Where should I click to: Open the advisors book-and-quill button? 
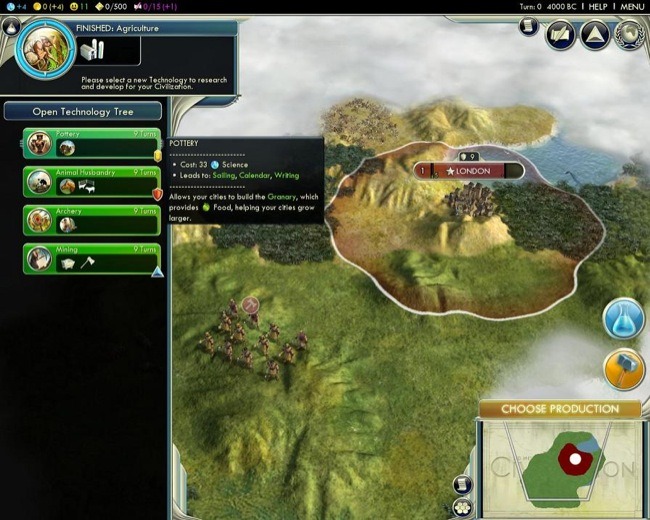(x=560, y=35)
